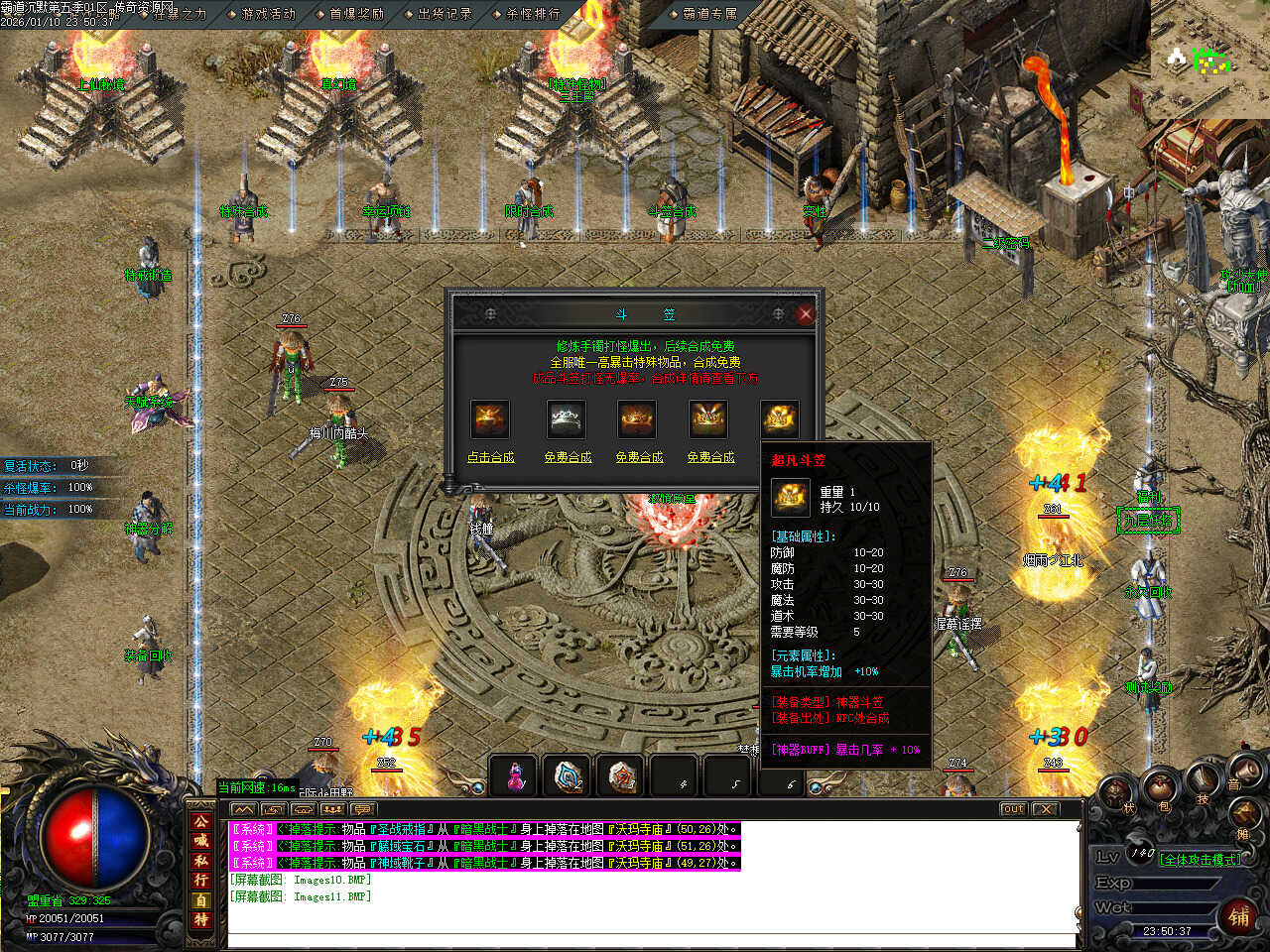
Task: Open the 首爆奖励 menu
Action: pos(356,14)
